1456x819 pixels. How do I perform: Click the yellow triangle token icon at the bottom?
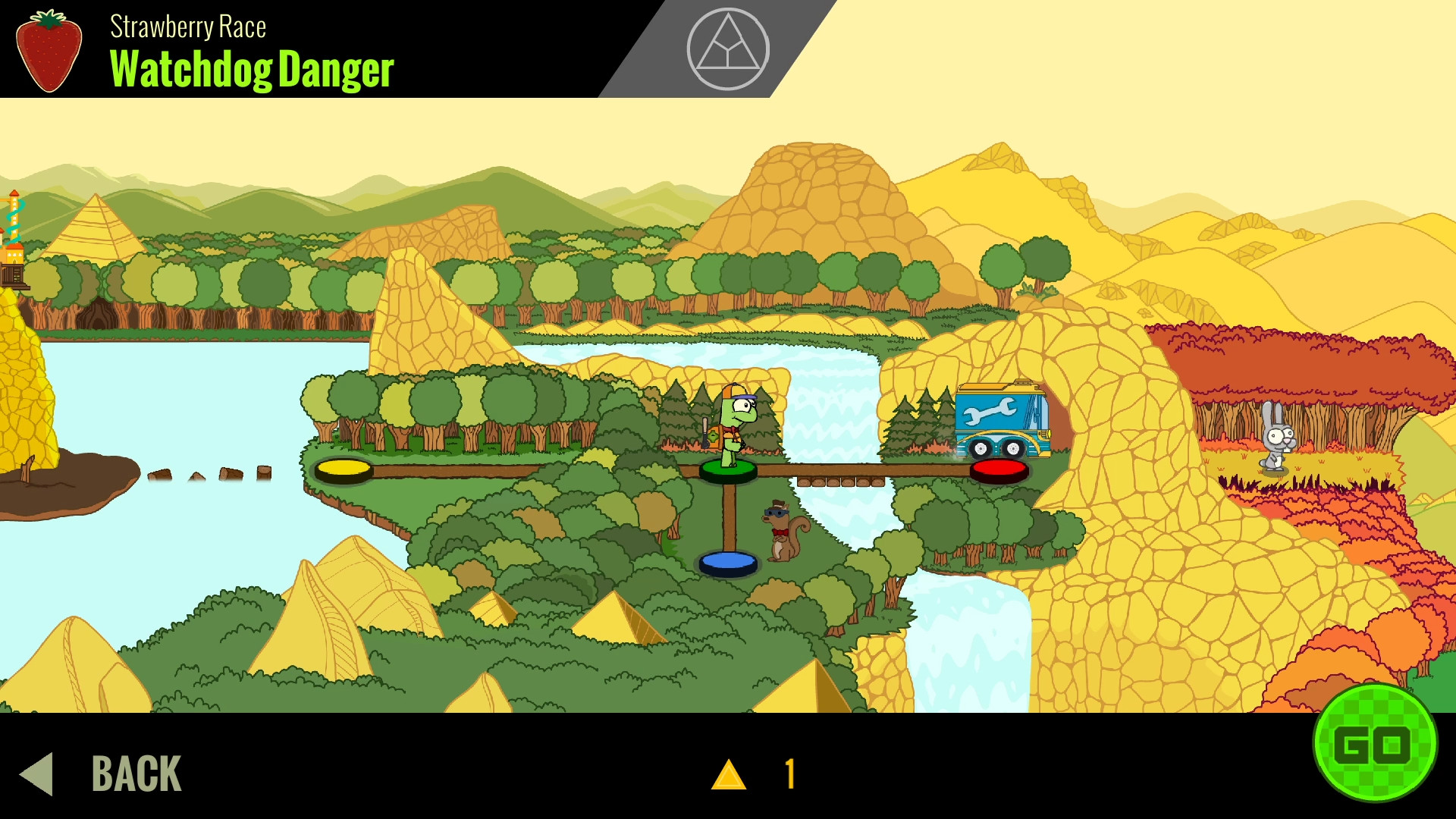(x=730, y=773)
